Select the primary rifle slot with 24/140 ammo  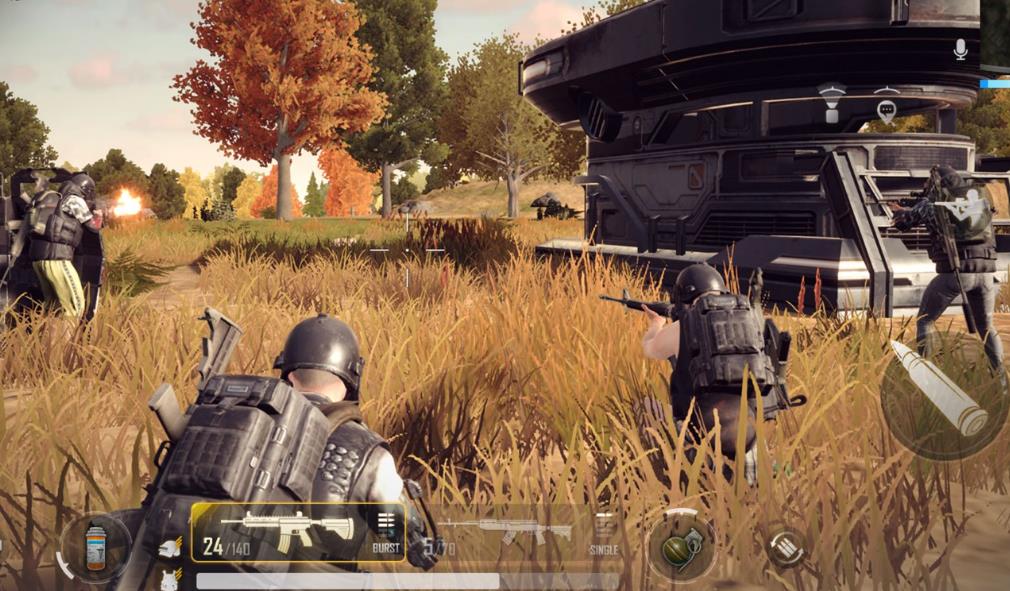[x=288, y=530]
